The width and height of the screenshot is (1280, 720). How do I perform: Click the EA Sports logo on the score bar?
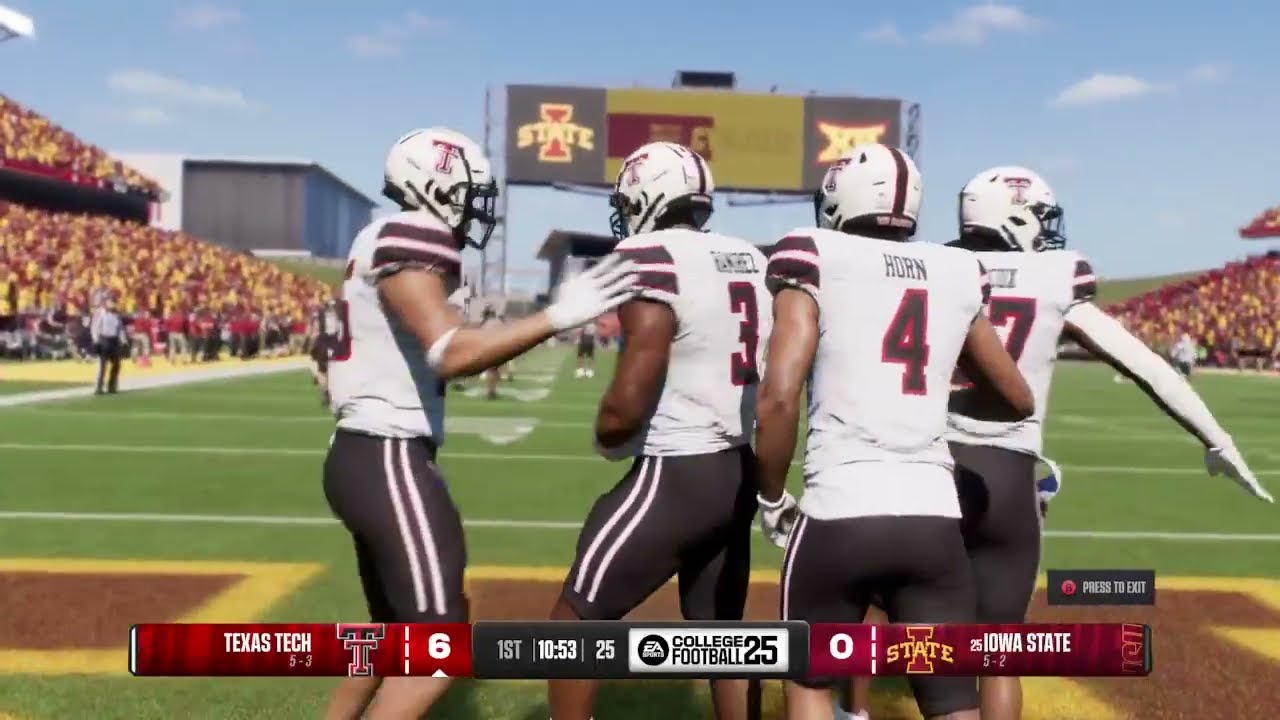[x=652, y=646]
